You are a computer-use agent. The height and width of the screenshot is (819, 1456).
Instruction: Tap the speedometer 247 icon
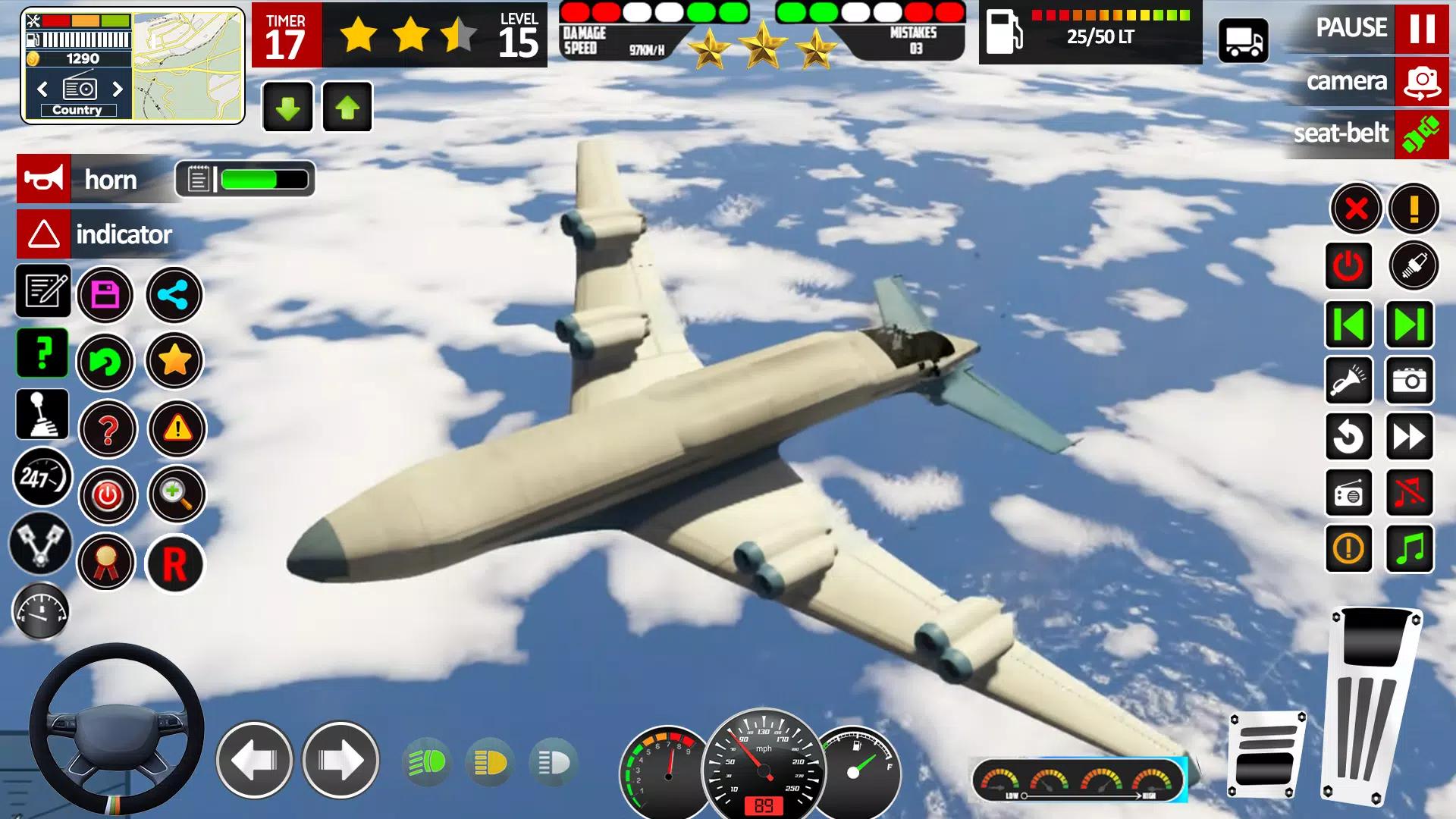(43, 478)
